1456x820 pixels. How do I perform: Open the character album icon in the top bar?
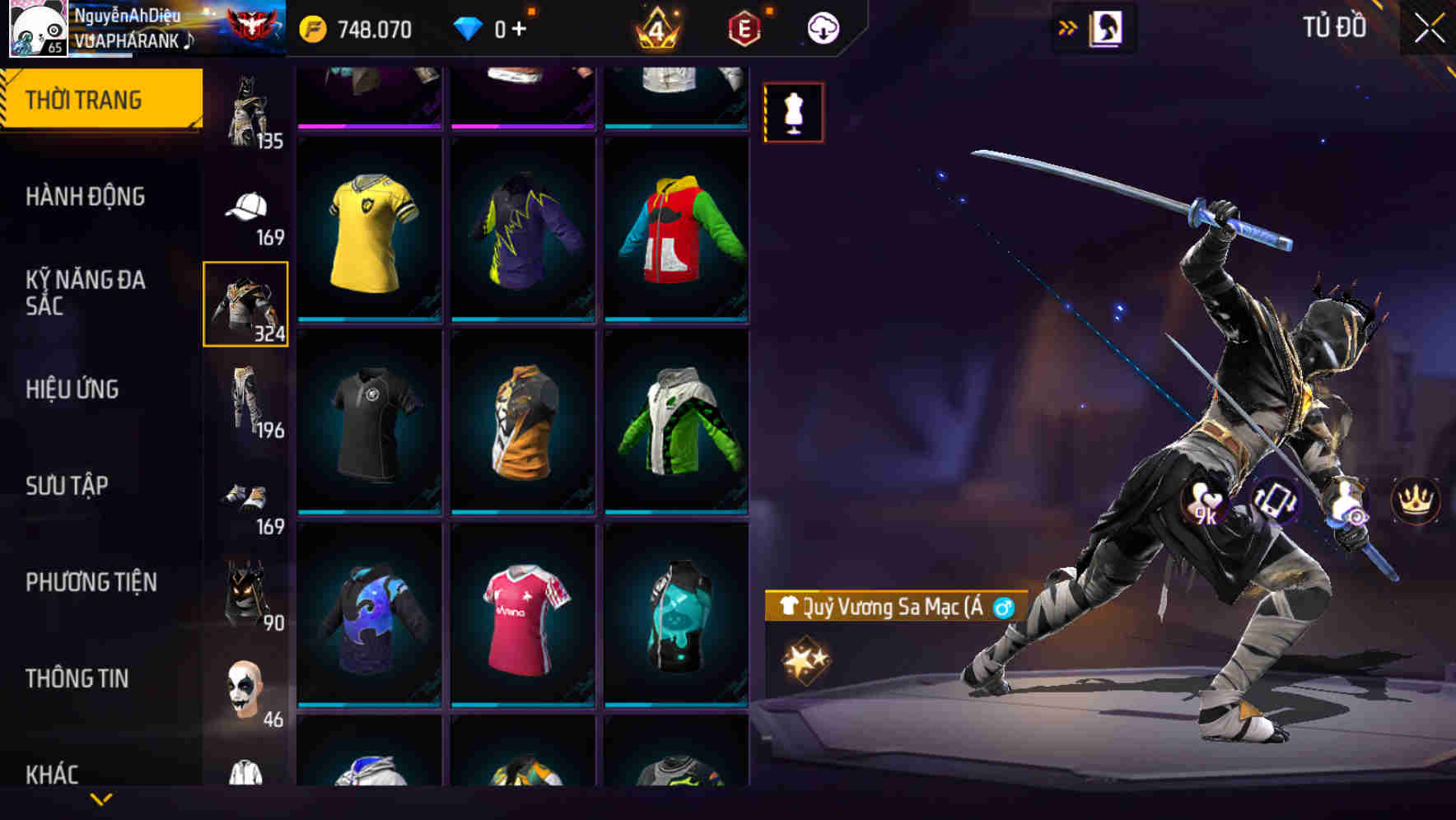tap(1107, 26)
